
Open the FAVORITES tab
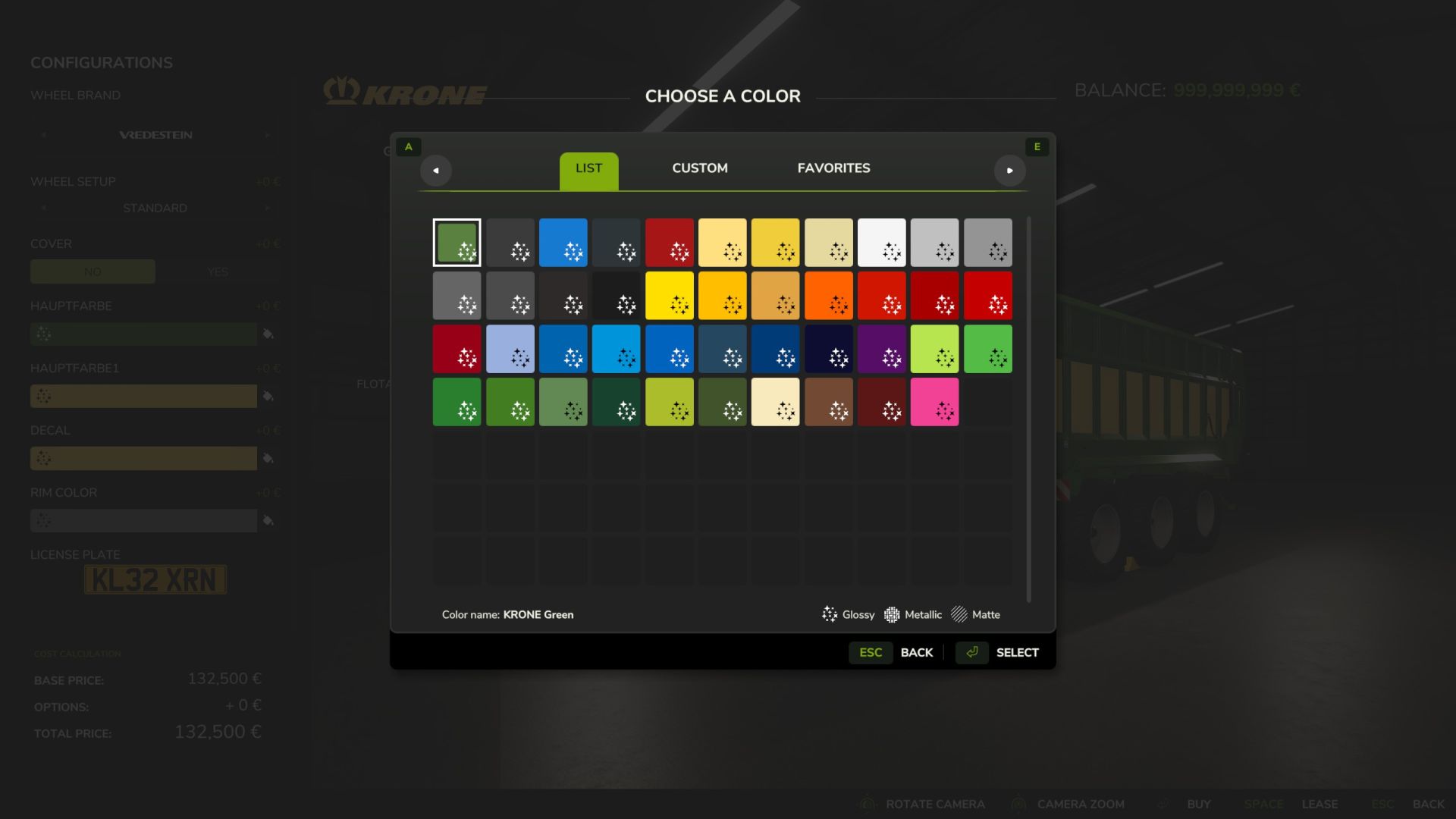[x=833, y=168]
